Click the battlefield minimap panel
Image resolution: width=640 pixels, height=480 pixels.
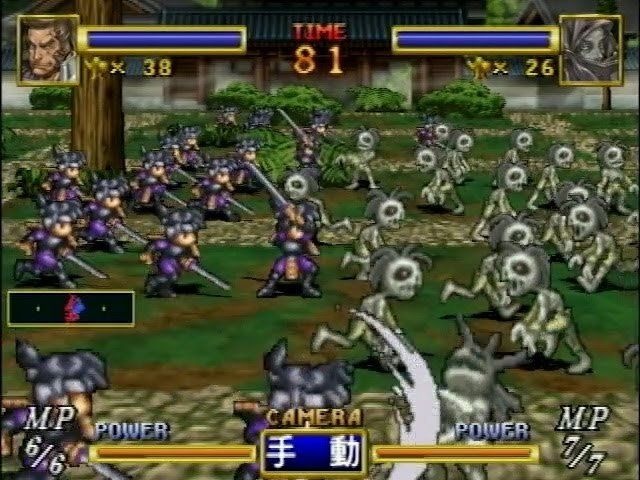70,308
